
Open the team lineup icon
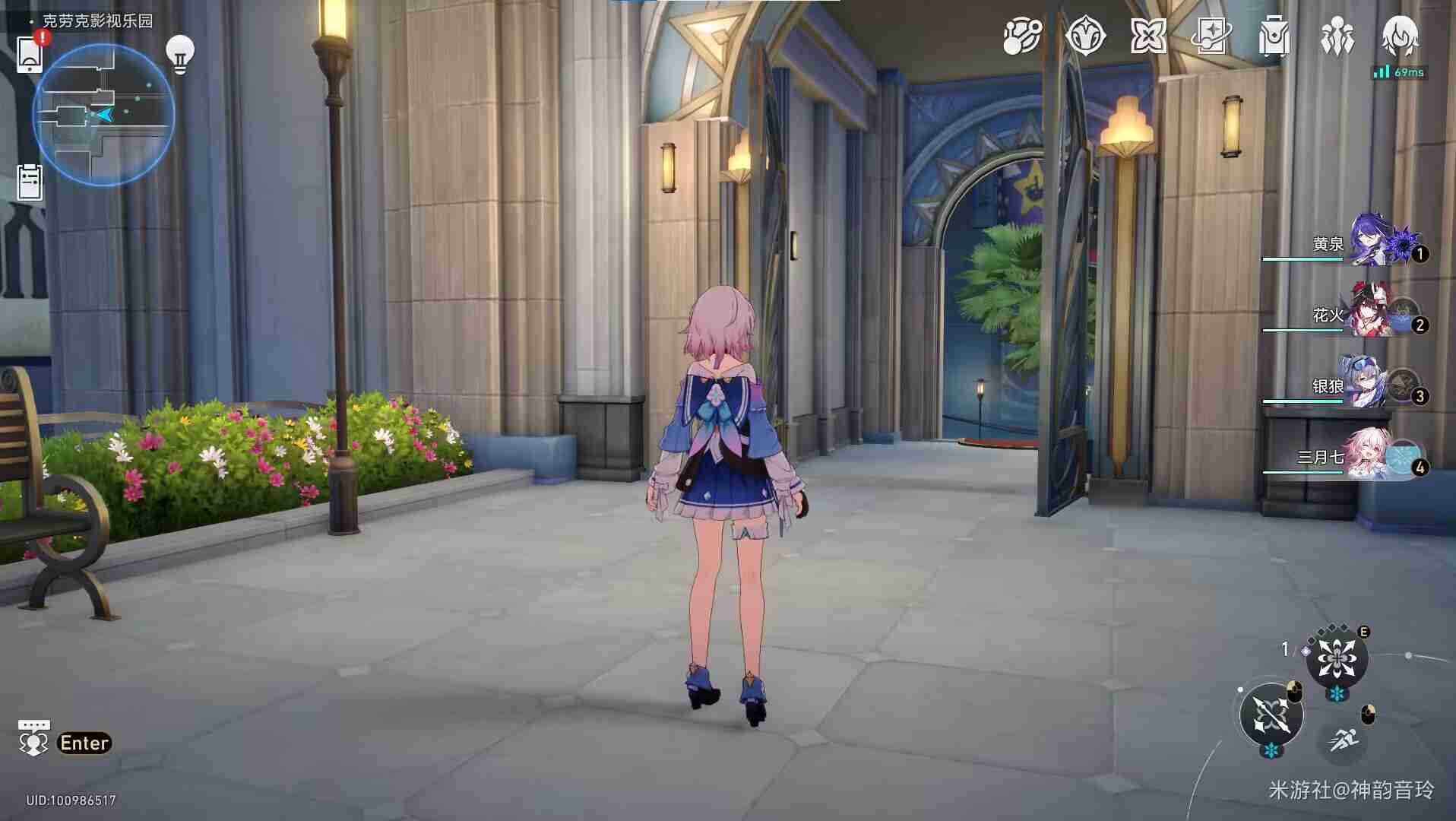pos(1337,36)
